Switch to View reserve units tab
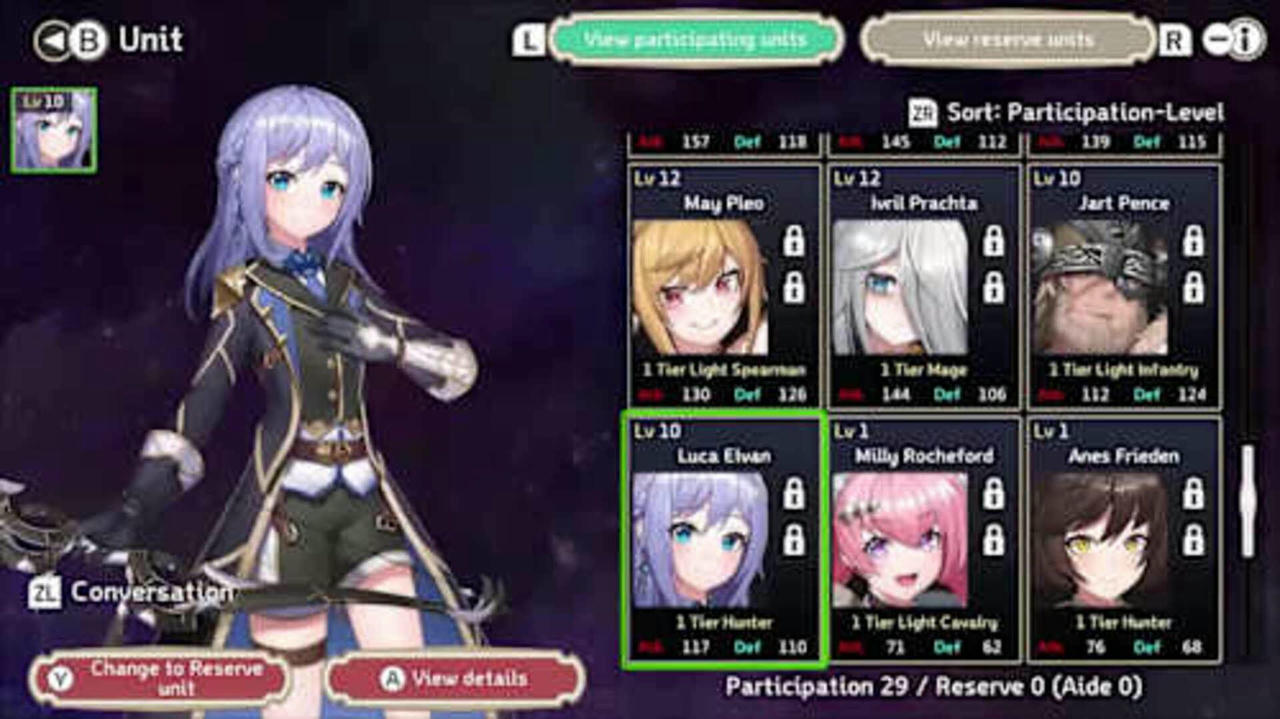This screenshot has width=1280, height=719. click(1008, 40)
